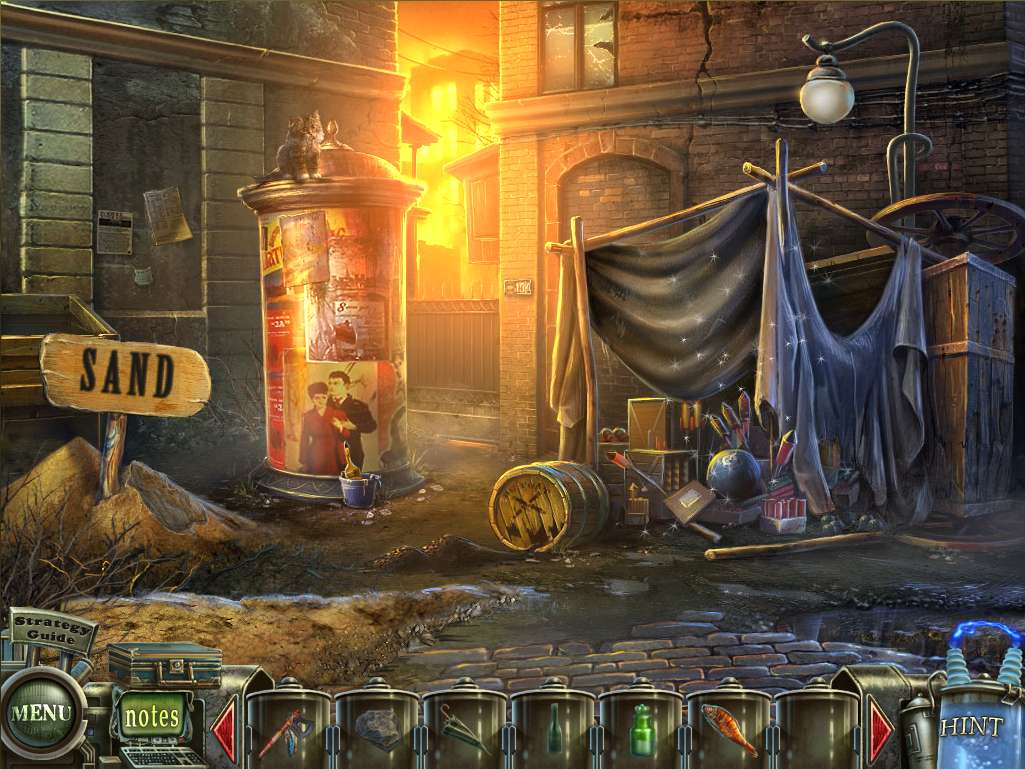
Task: Select the dark green bottle item
Action: click(554, 733)
